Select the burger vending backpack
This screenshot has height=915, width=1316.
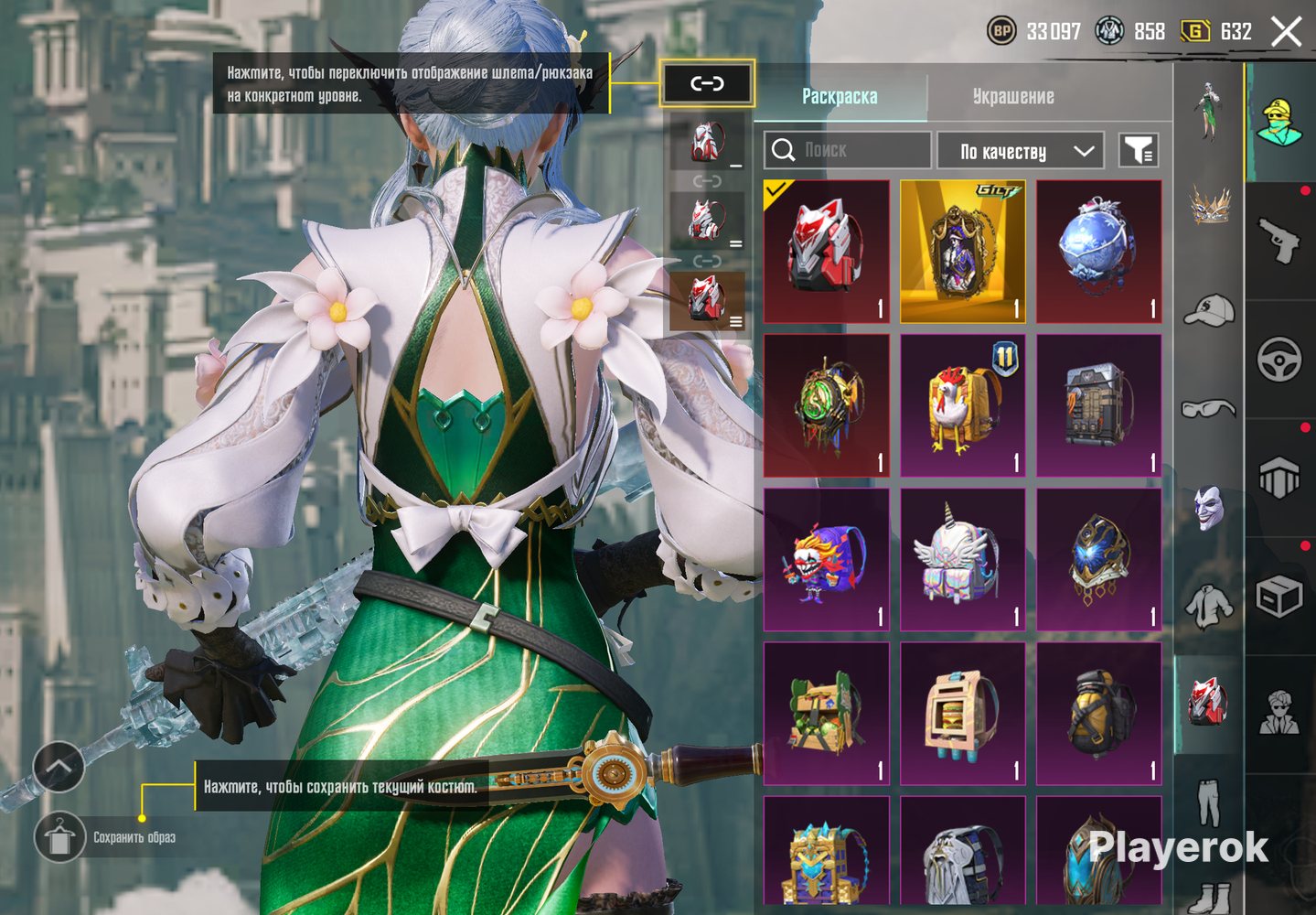click(962, 714)
